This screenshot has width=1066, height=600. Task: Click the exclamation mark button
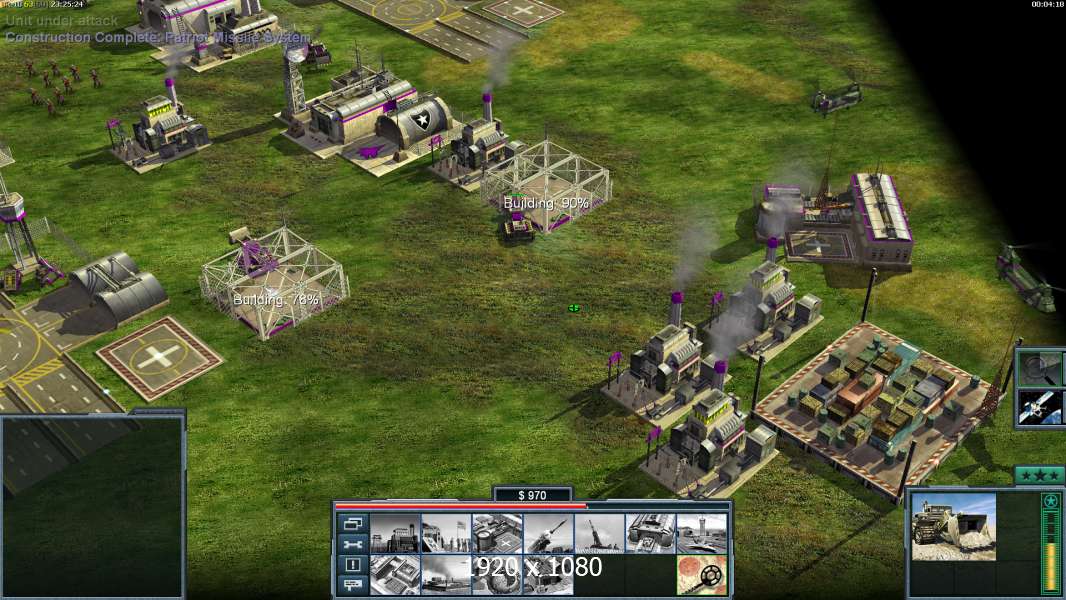tap(352, 565)
